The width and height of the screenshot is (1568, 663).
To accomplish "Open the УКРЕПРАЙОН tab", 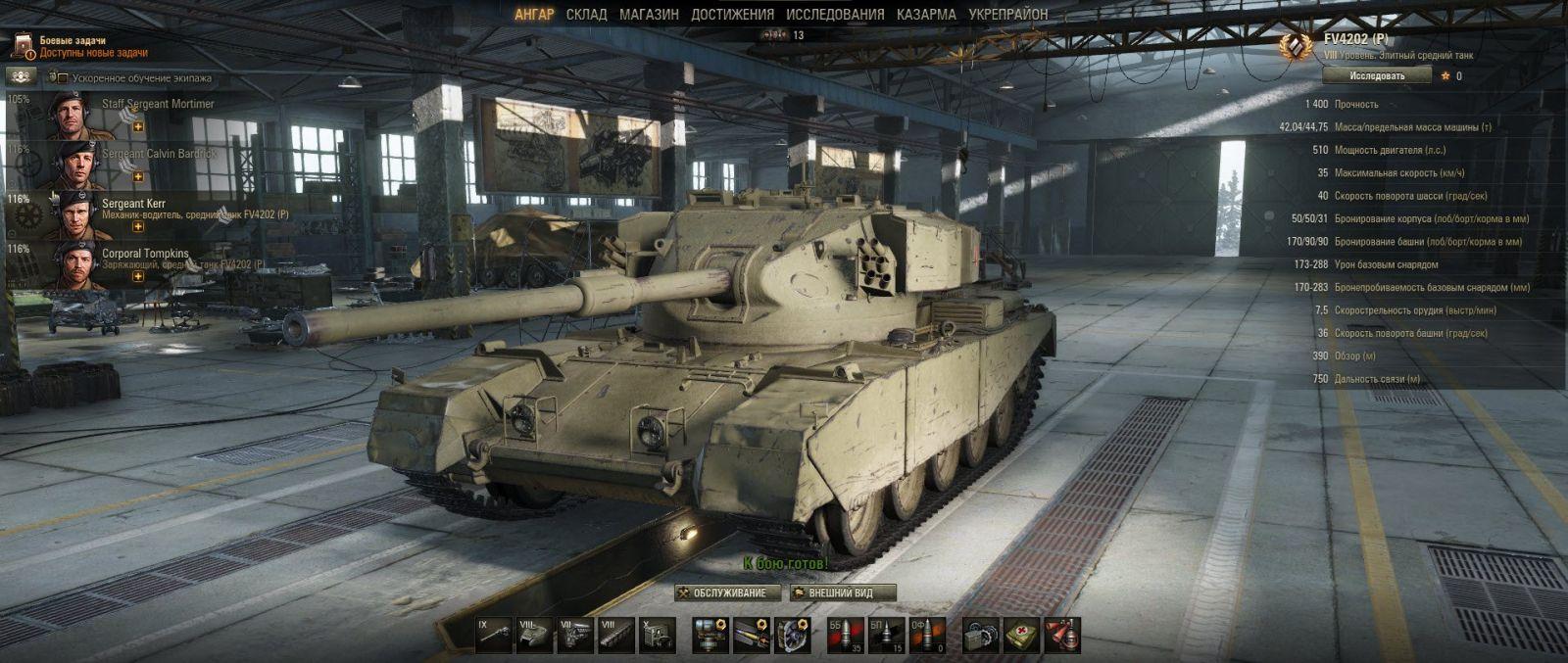I will tap(1007, 15).
